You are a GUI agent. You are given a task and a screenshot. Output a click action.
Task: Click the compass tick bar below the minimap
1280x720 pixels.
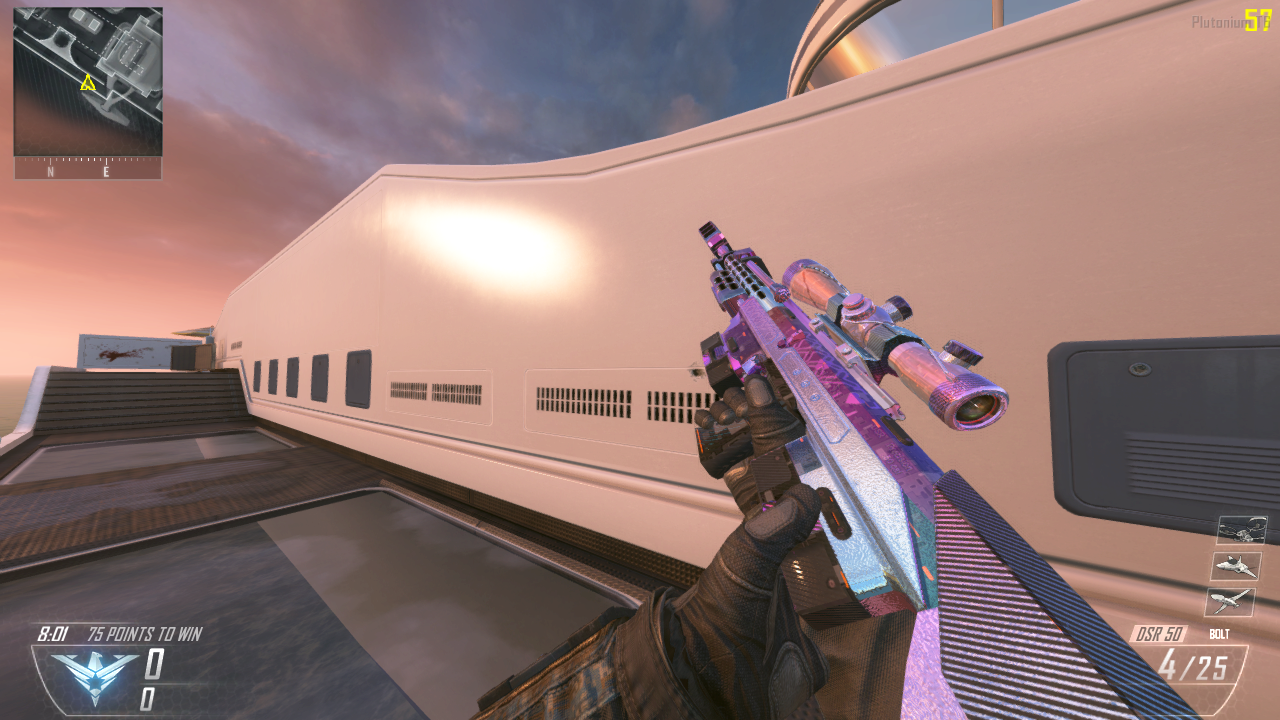(x=88, y=158)
